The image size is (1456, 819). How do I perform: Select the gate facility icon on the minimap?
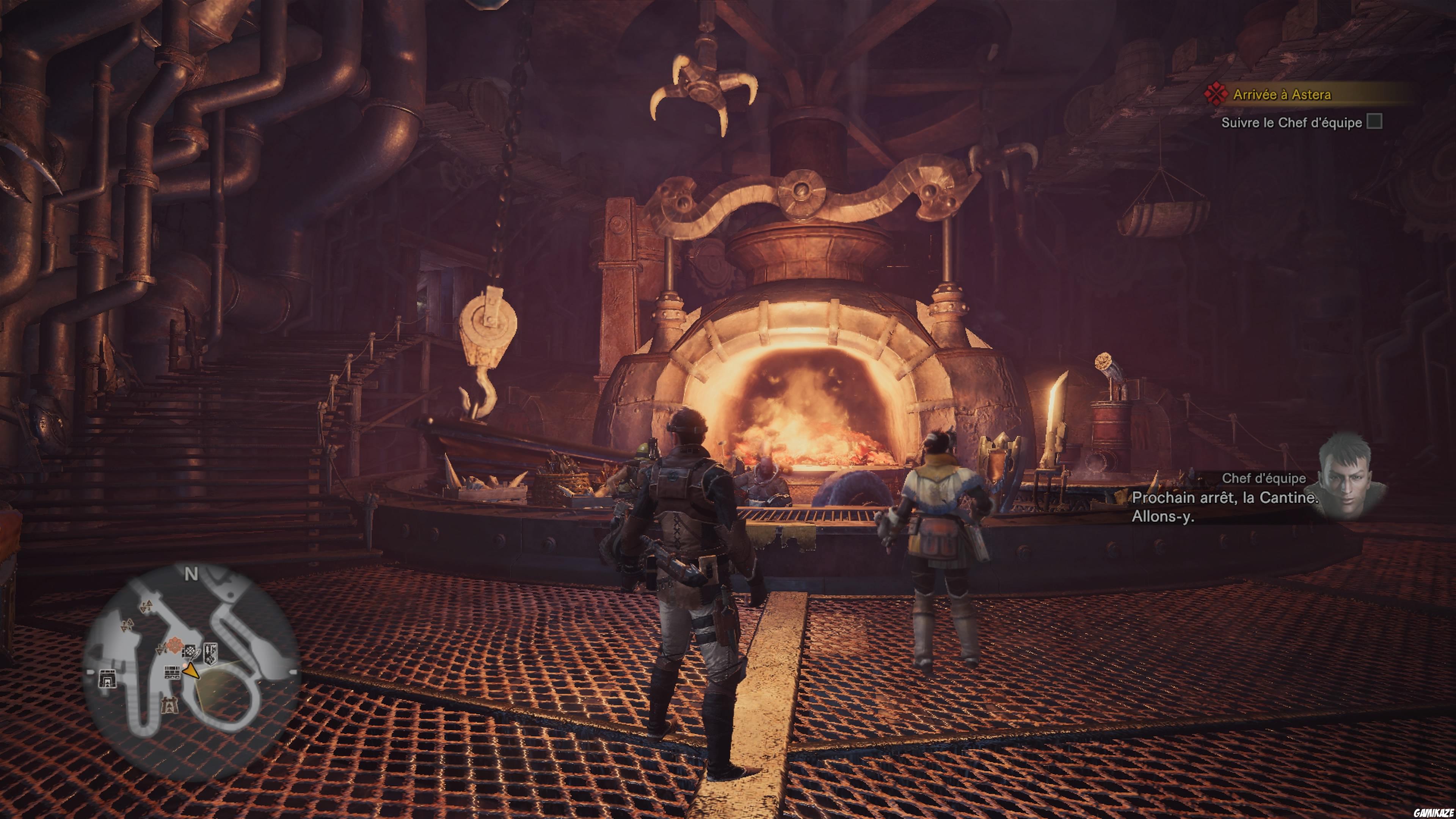point(108,679)
